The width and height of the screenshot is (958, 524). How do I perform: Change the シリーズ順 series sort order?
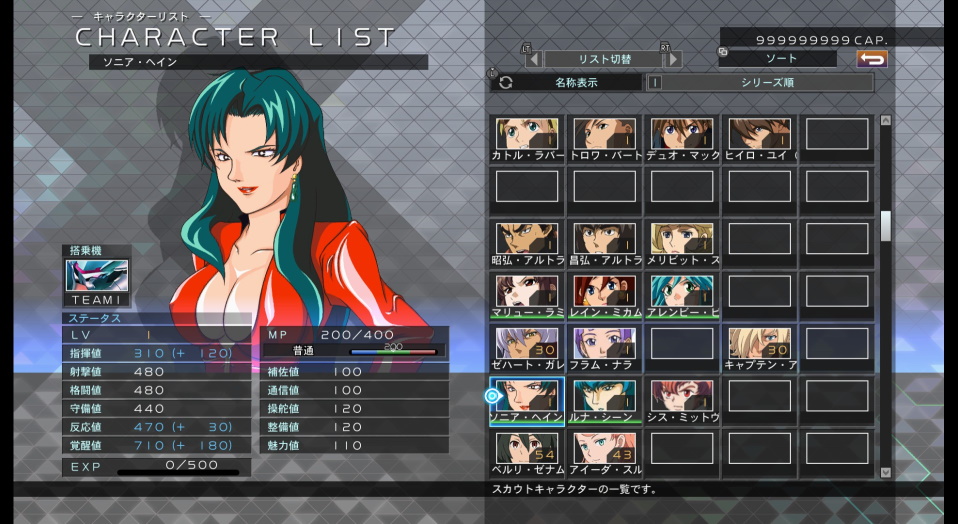tap(767, 83)
